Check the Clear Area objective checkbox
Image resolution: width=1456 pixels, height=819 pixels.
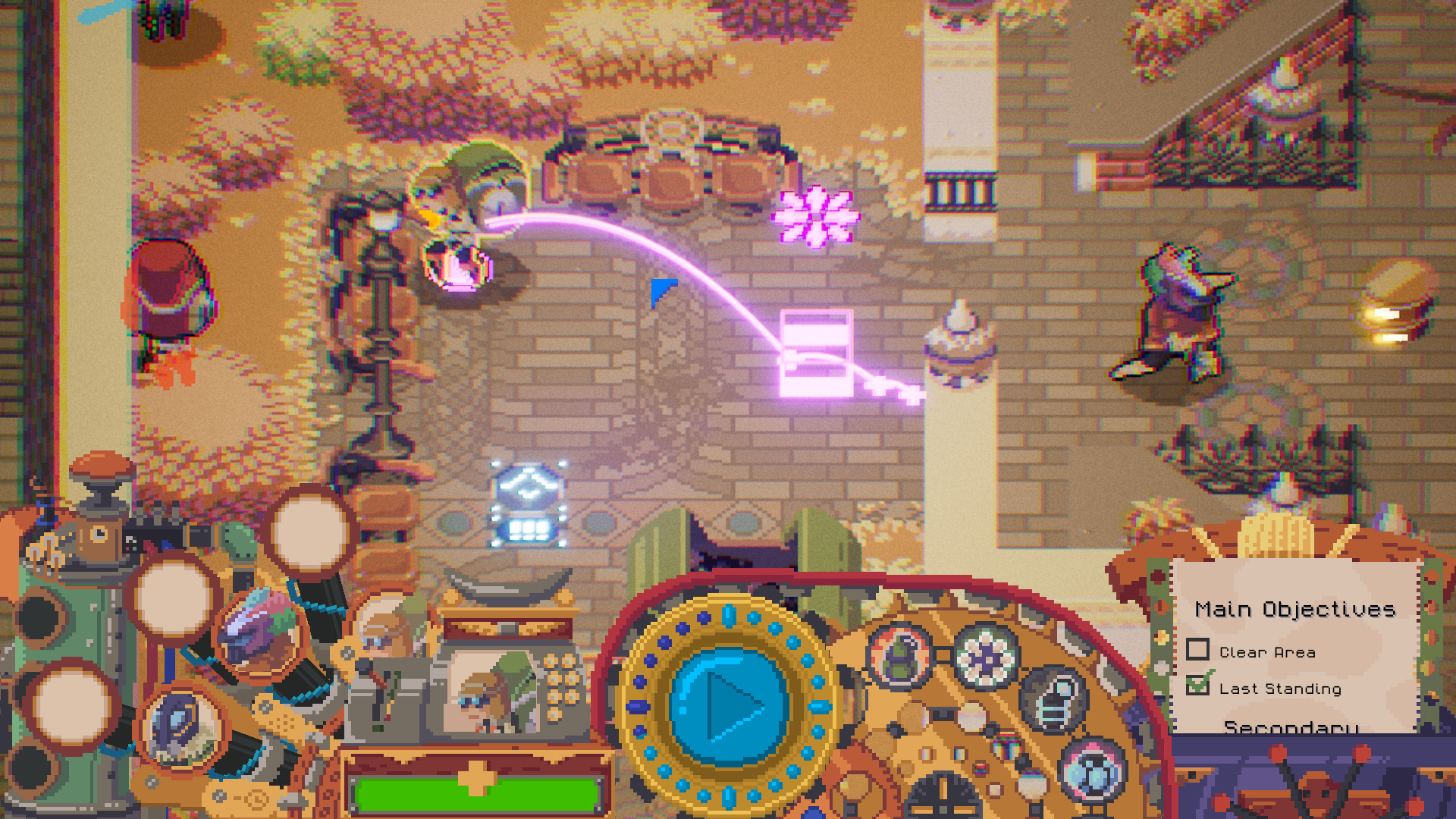coord(1199,651)
